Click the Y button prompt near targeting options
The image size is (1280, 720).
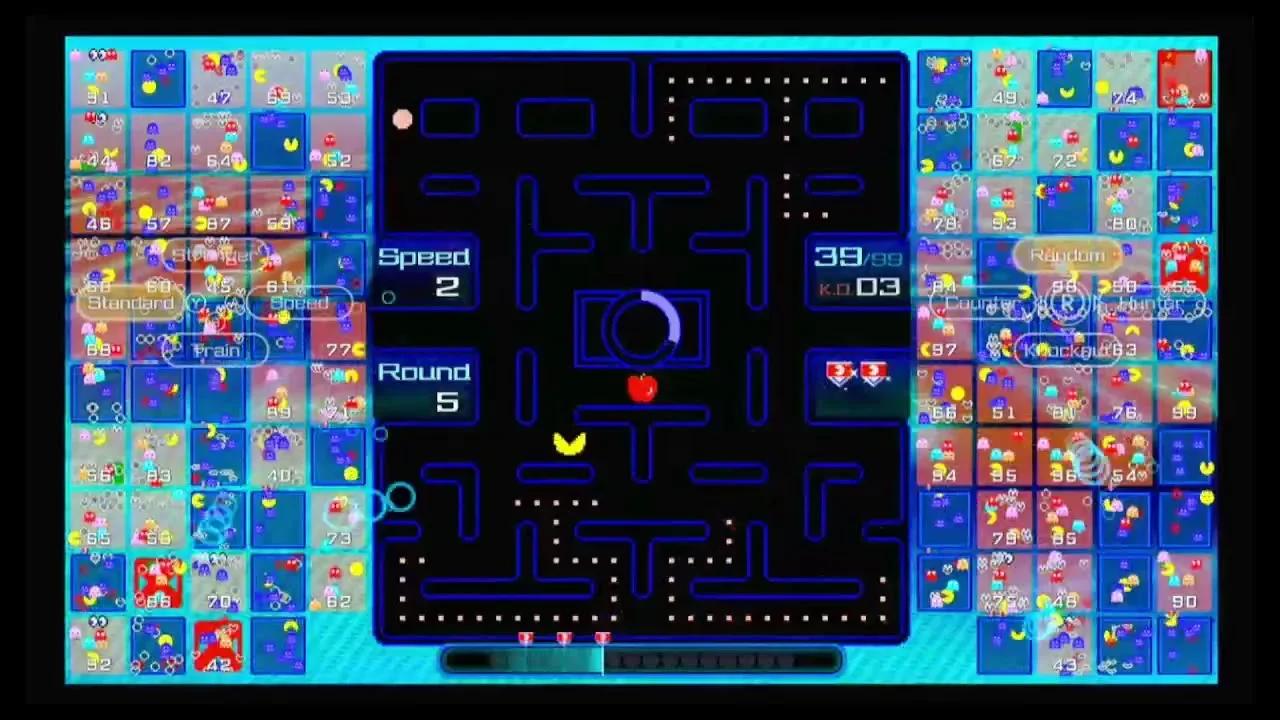click(196, 303)
